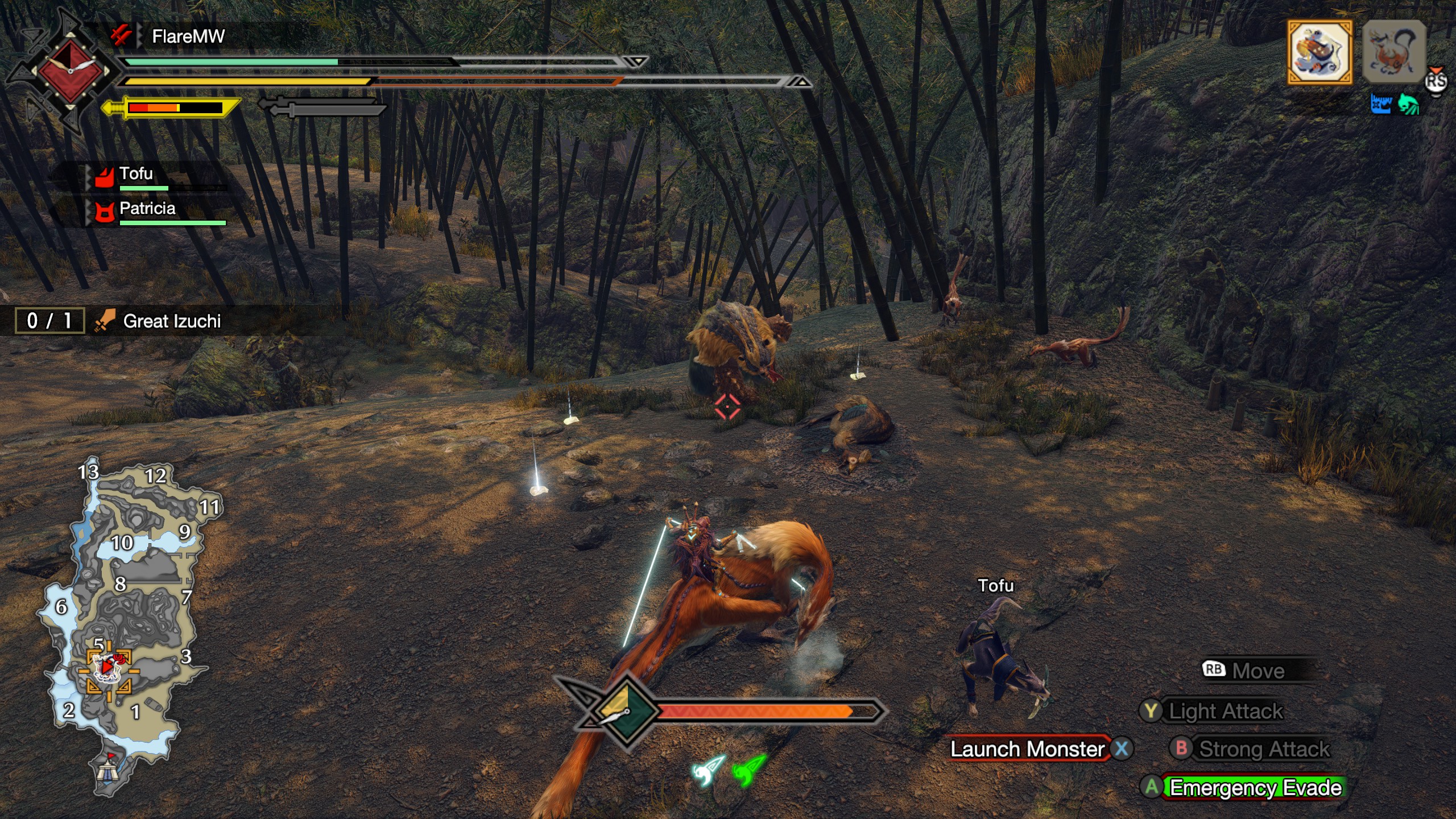The width and height of the screenshot is (1456, 819).
Task: Select the highlighted Arzuros monster icon
Action: (x=1319, y=52)
